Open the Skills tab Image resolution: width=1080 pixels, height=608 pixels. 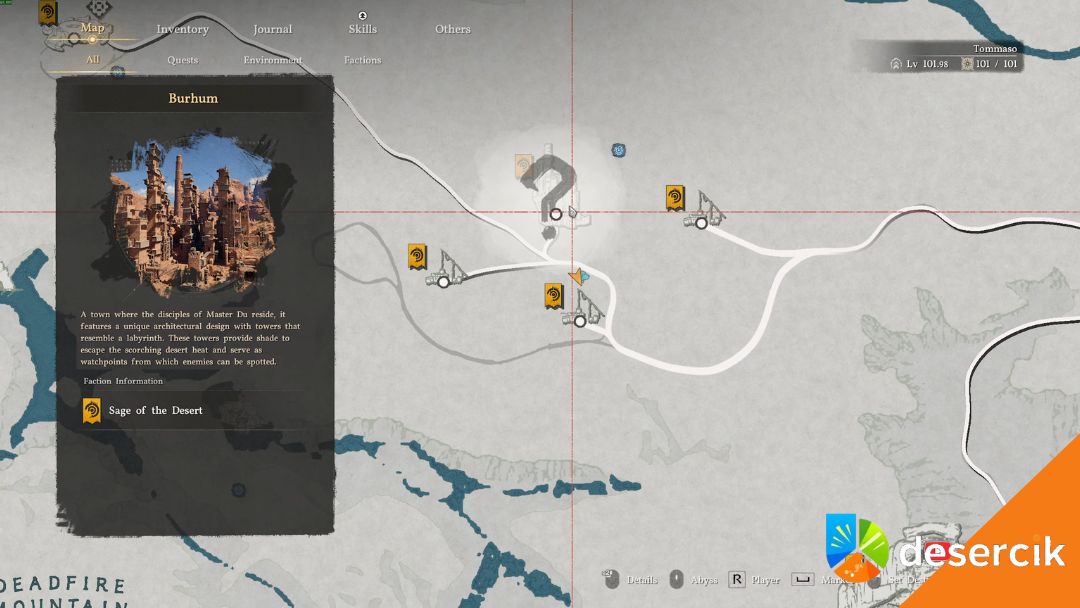[362, 29]
